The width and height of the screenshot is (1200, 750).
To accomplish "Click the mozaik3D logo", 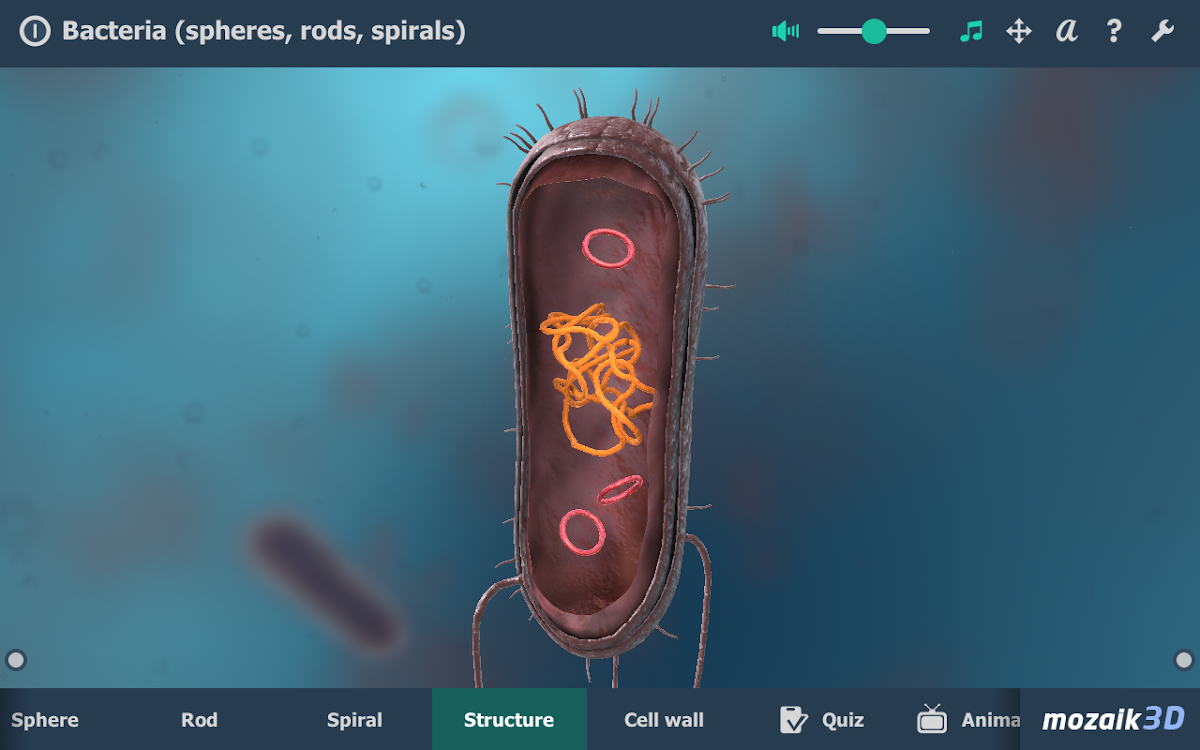I will [1113, 719].
